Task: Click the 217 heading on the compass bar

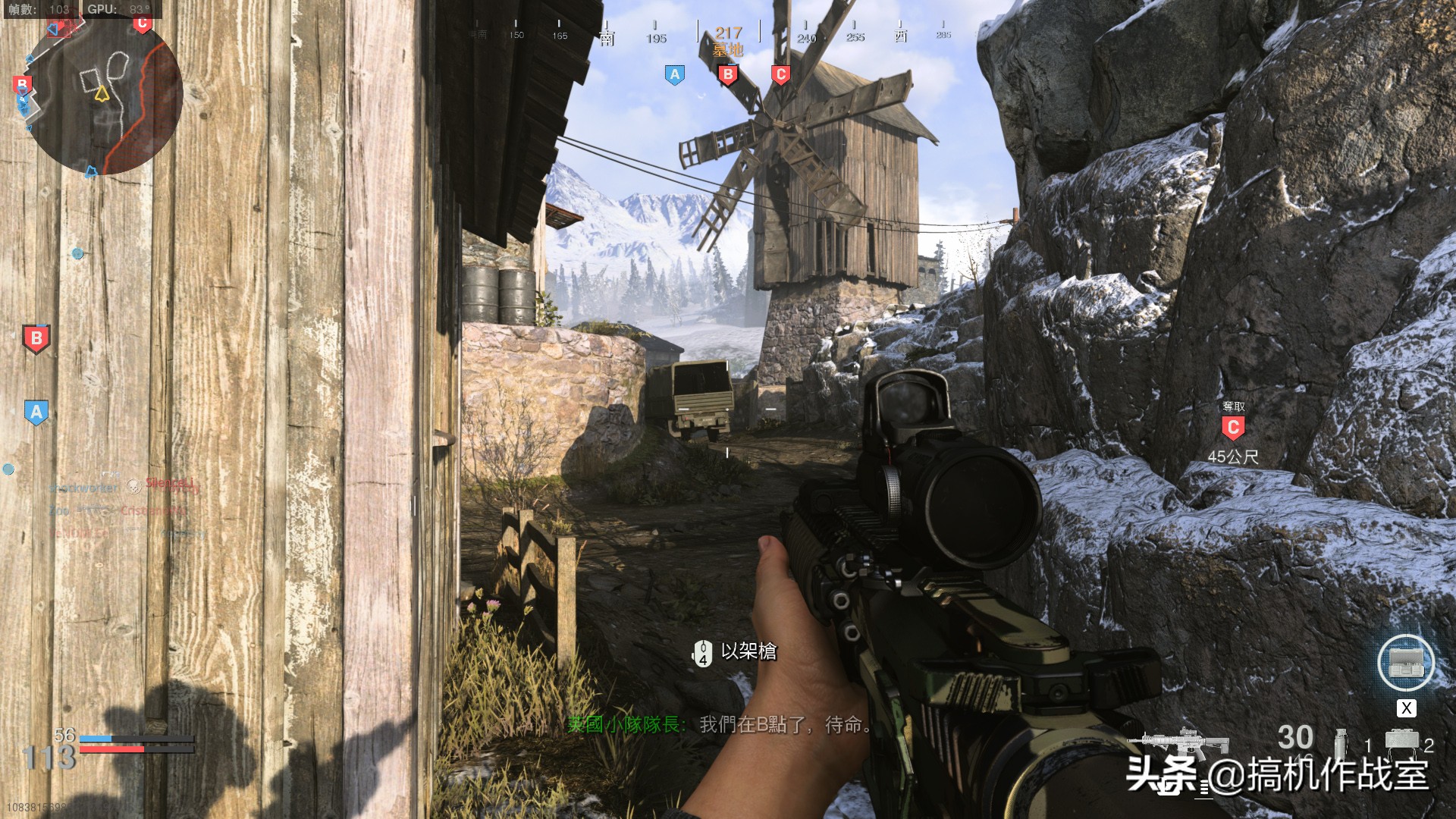Action: click(728, 33)
